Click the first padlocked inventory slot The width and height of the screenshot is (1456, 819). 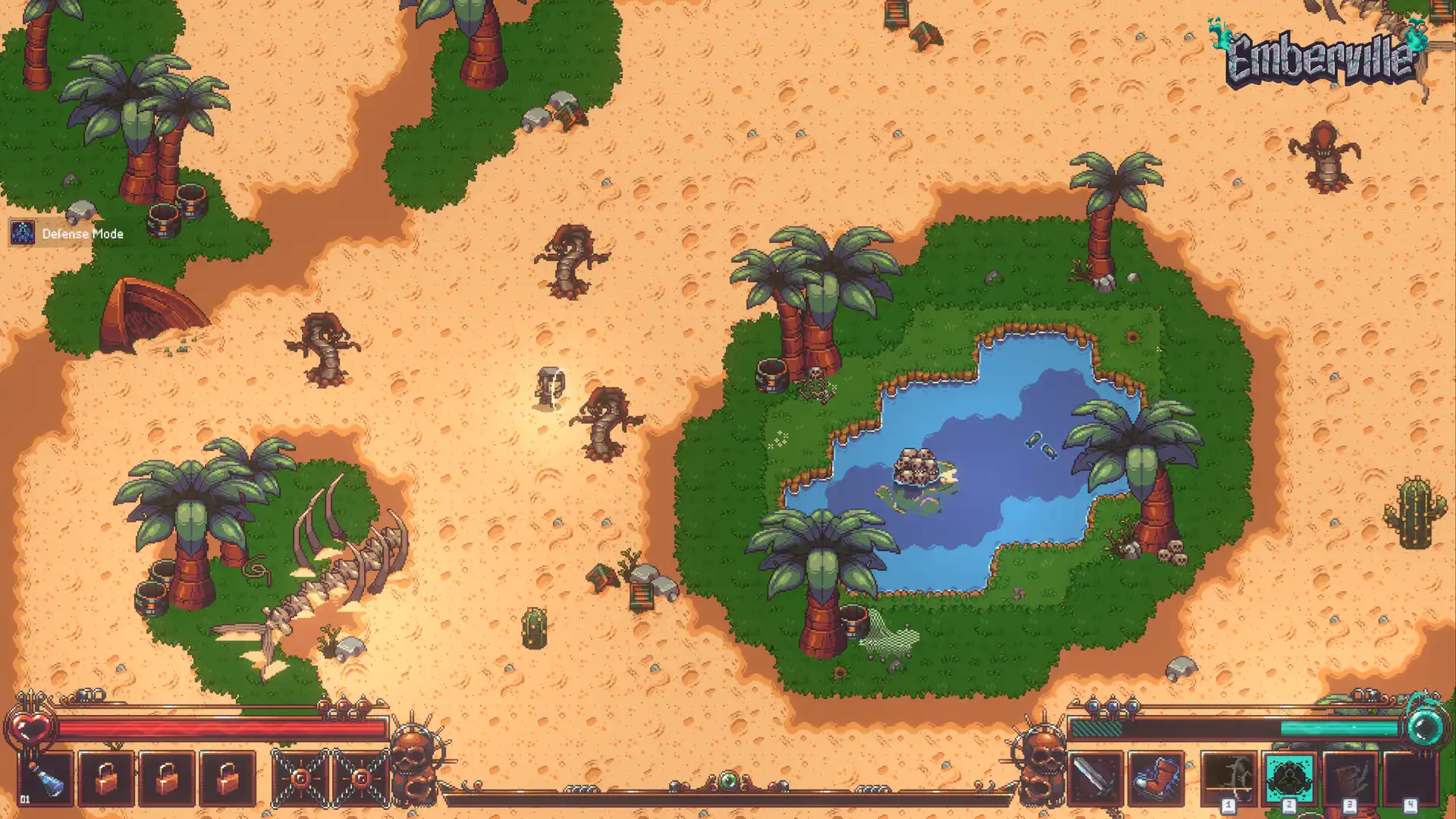point(105,777)
